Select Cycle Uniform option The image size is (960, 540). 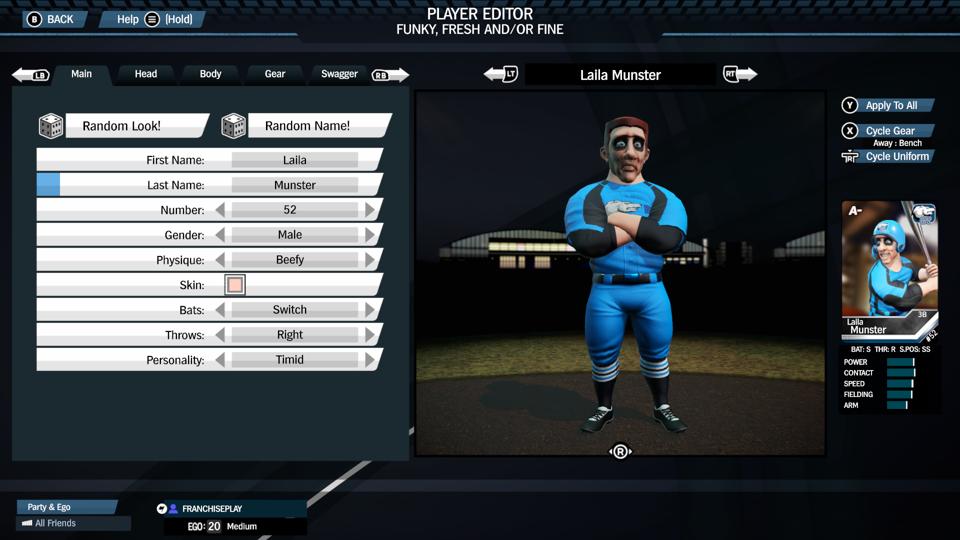(896, 157)
